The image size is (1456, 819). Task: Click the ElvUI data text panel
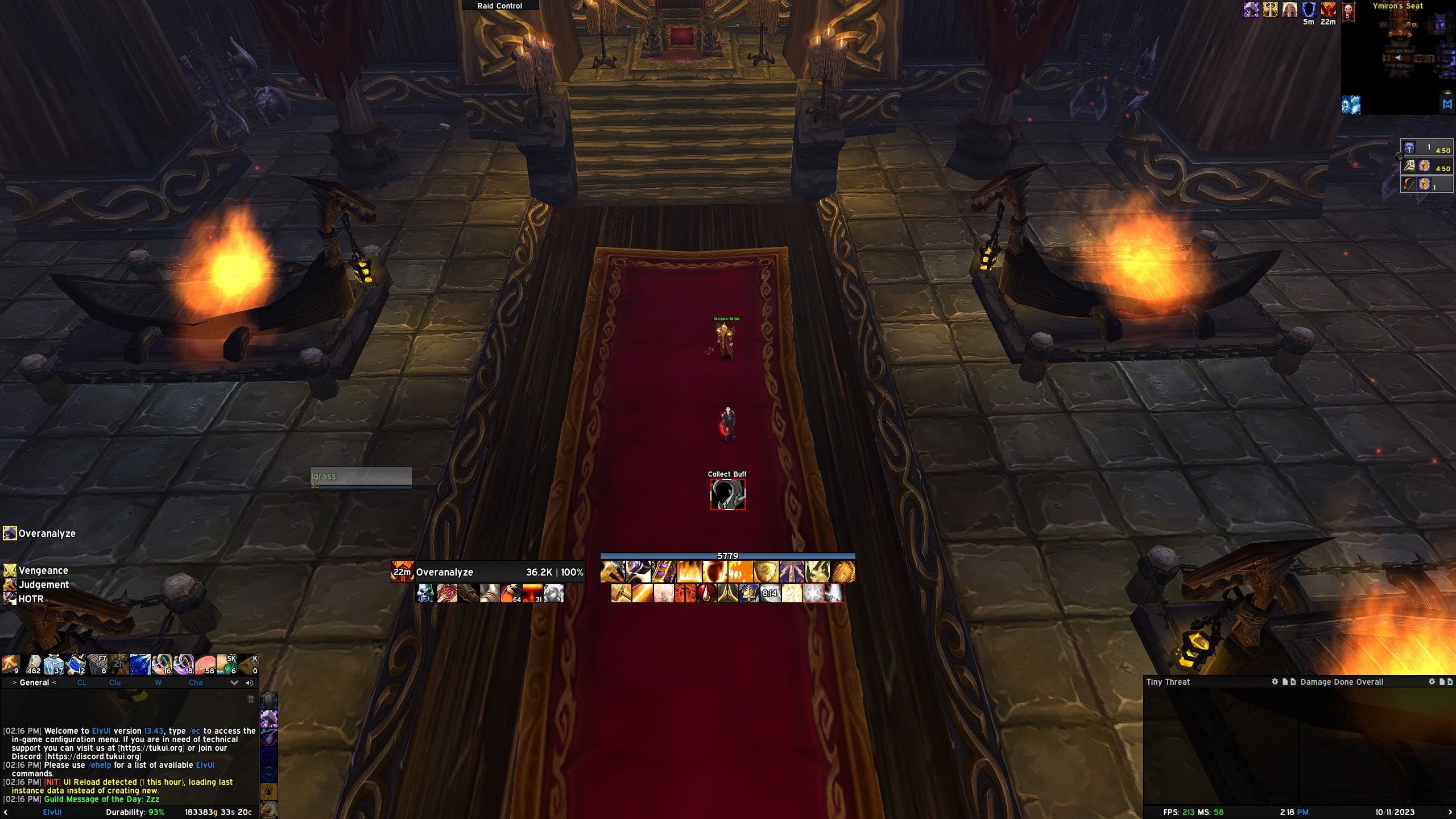click(x=52, y=812)
